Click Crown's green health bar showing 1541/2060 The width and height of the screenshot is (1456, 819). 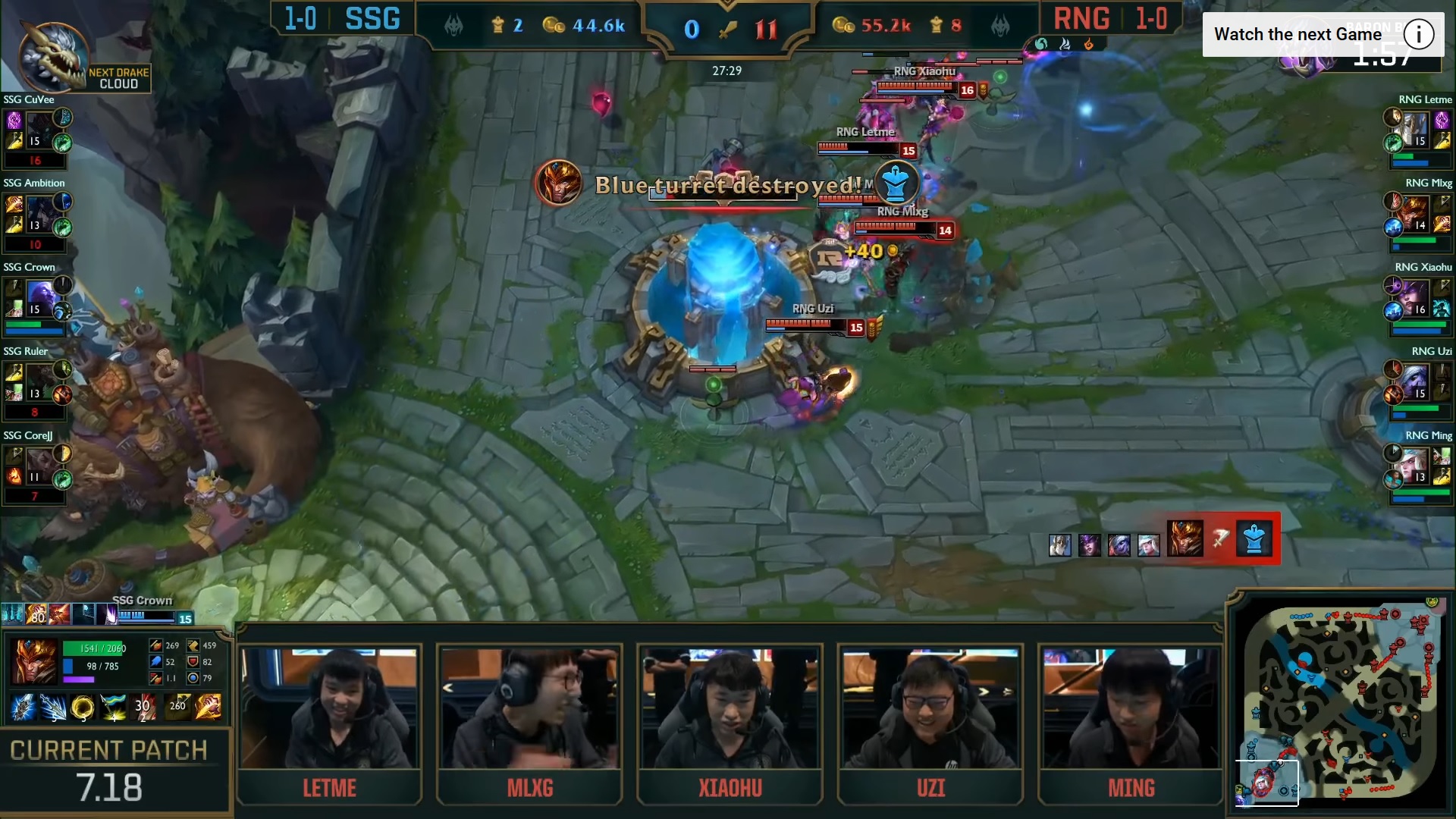[x=92, y=648]
